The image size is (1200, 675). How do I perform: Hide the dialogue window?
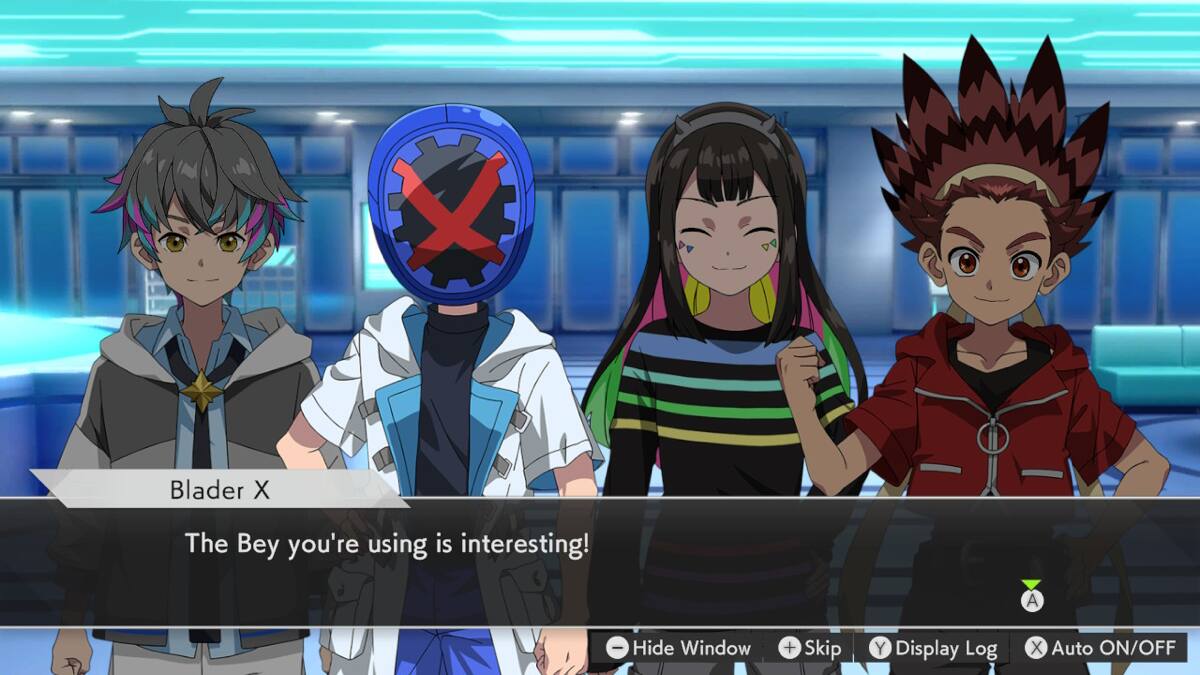coord(679,648)
